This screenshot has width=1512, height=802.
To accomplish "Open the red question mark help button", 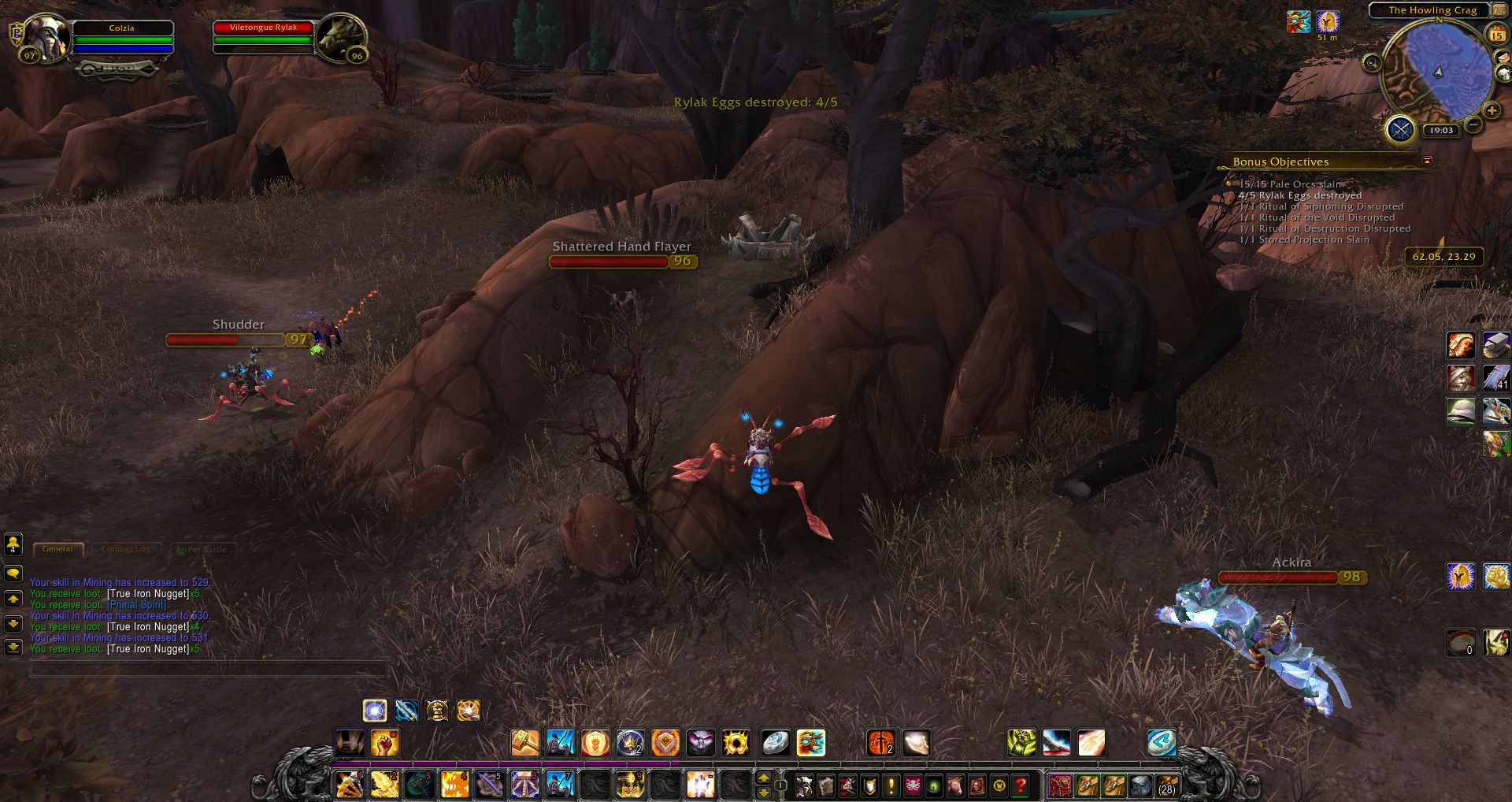I will click(1021, 785).
